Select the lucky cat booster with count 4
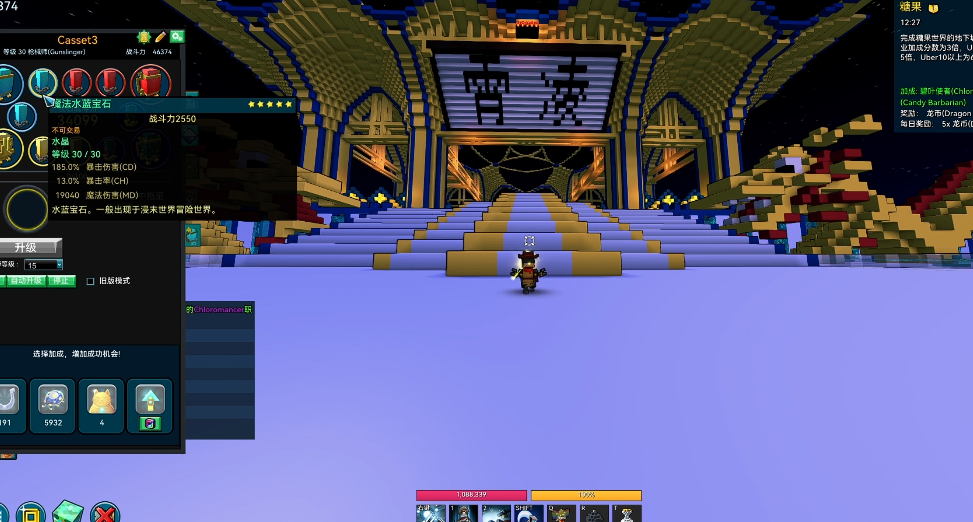 [x=101, y=403]
